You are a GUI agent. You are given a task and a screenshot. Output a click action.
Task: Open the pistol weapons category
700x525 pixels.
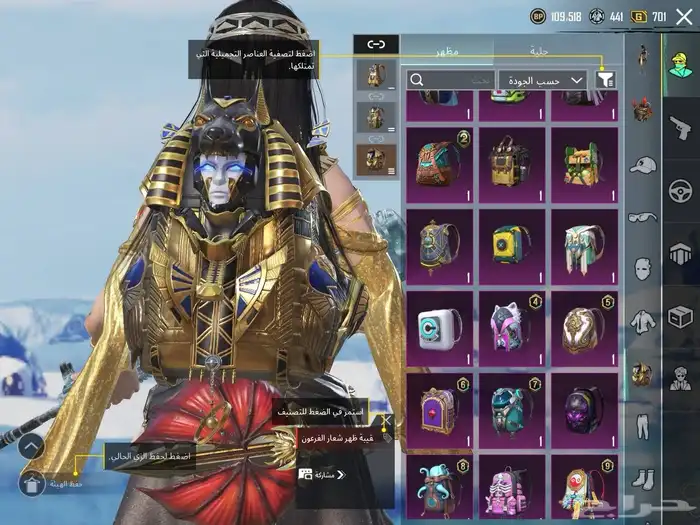click(680, 124)
